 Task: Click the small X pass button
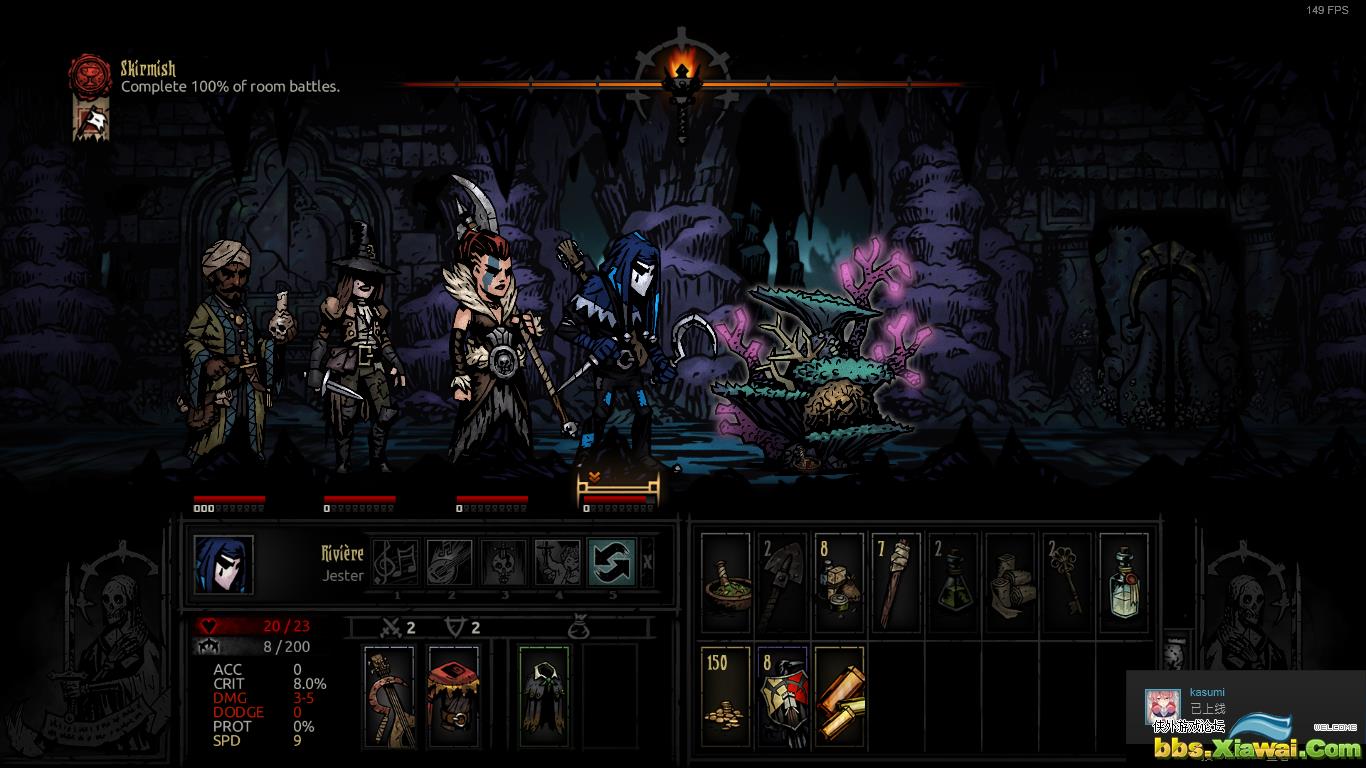(648, 562)
